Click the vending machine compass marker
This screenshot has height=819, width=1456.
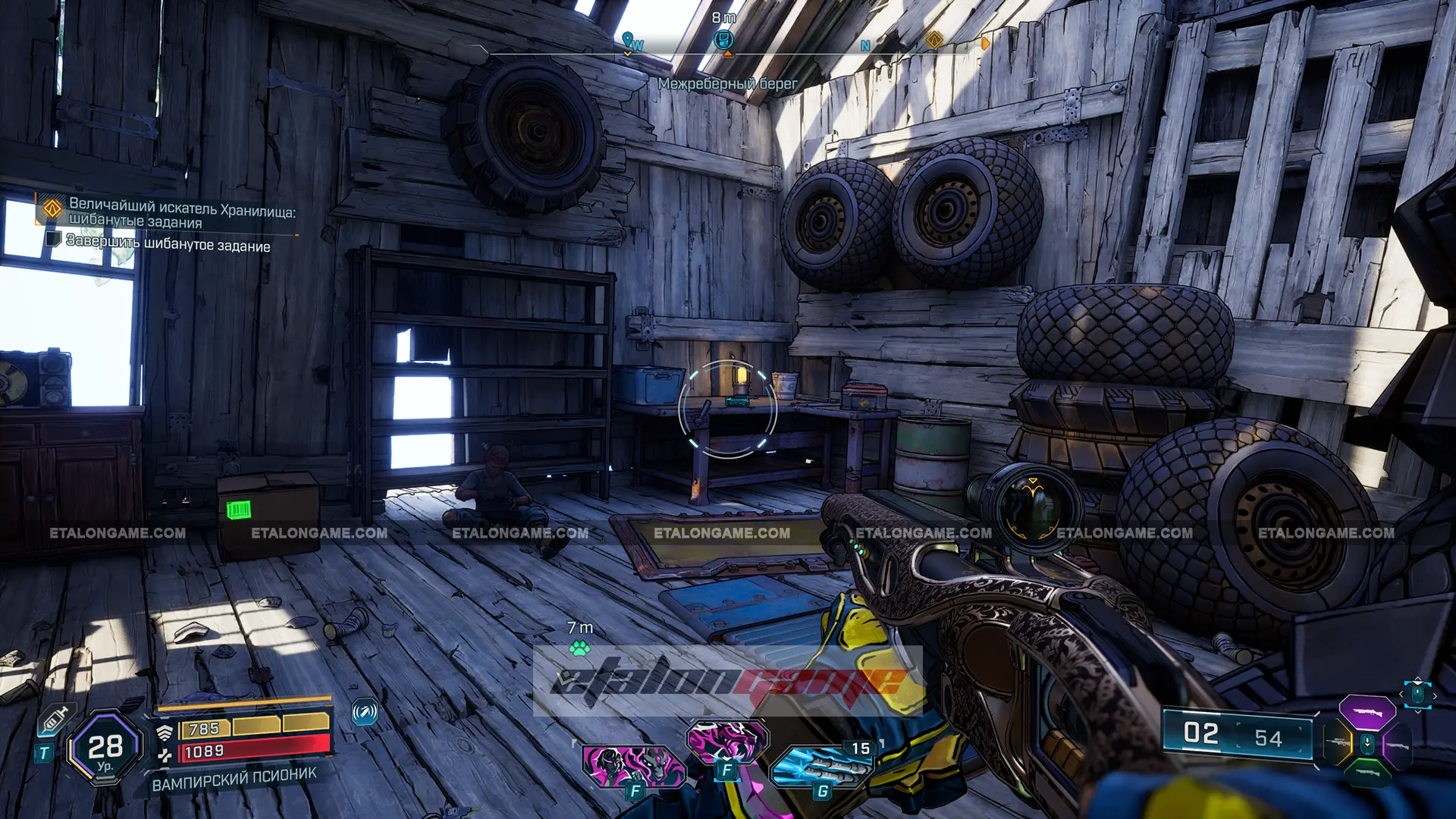click(724, 39)
